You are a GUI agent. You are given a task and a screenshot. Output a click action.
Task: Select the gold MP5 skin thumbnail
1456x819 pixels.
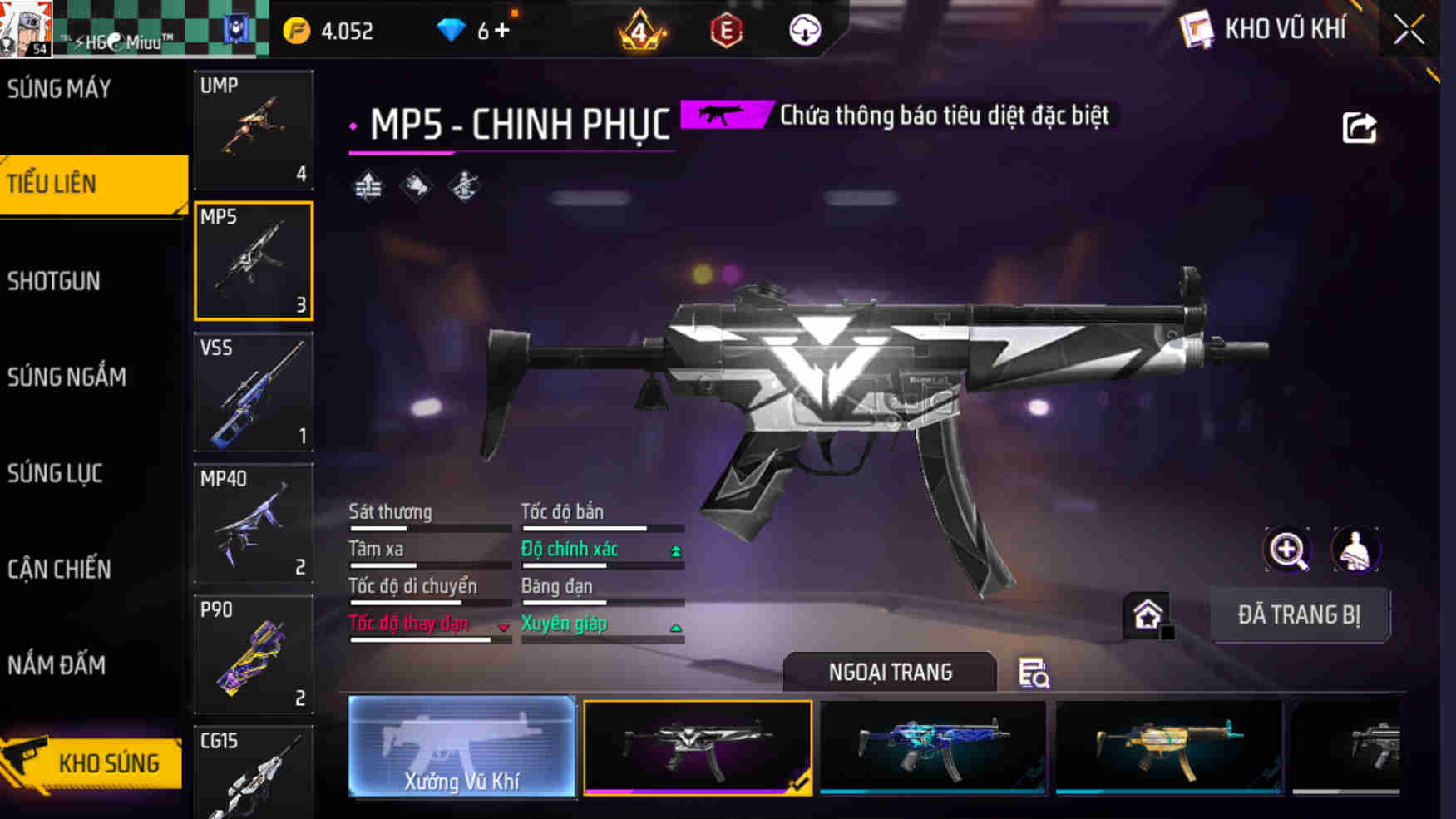pos(1168,747)
